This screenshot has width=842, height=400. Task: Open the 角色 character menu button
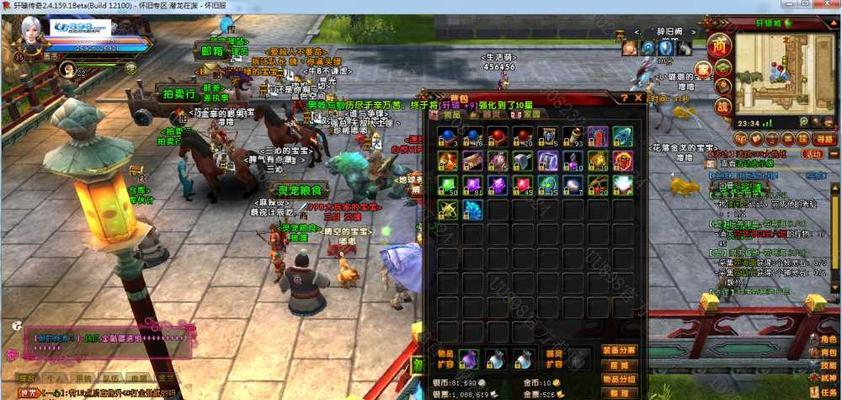click(x=828, y=340)
